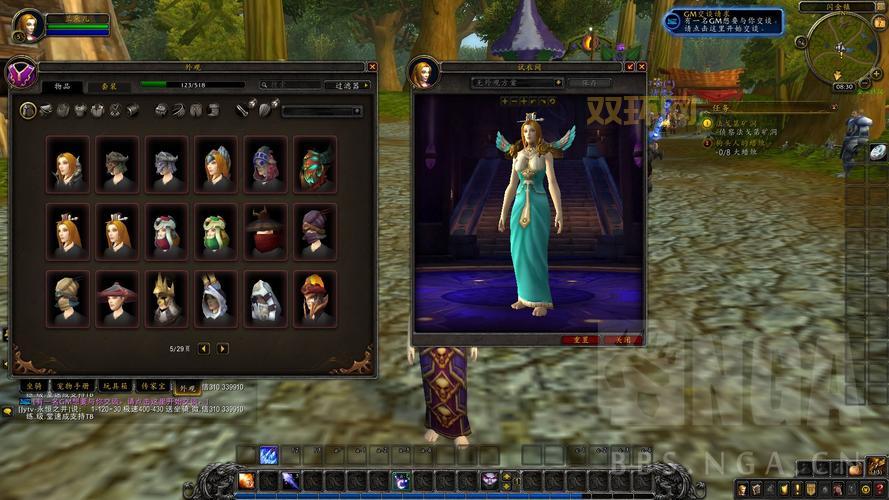Close the Dressing Room window
The image size is (889, 500).
point(639,67)
